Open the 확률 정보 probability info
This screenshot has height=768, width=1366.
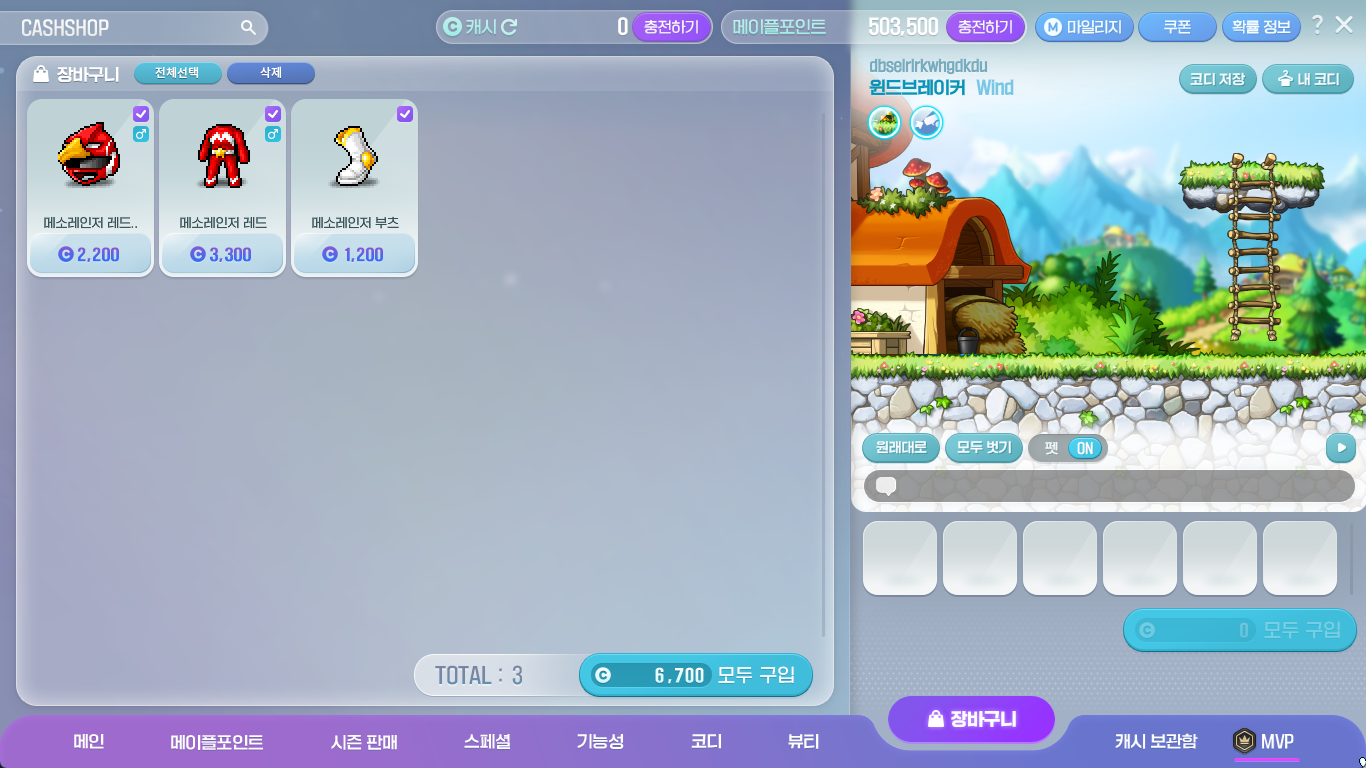(x=1261, y=27)
